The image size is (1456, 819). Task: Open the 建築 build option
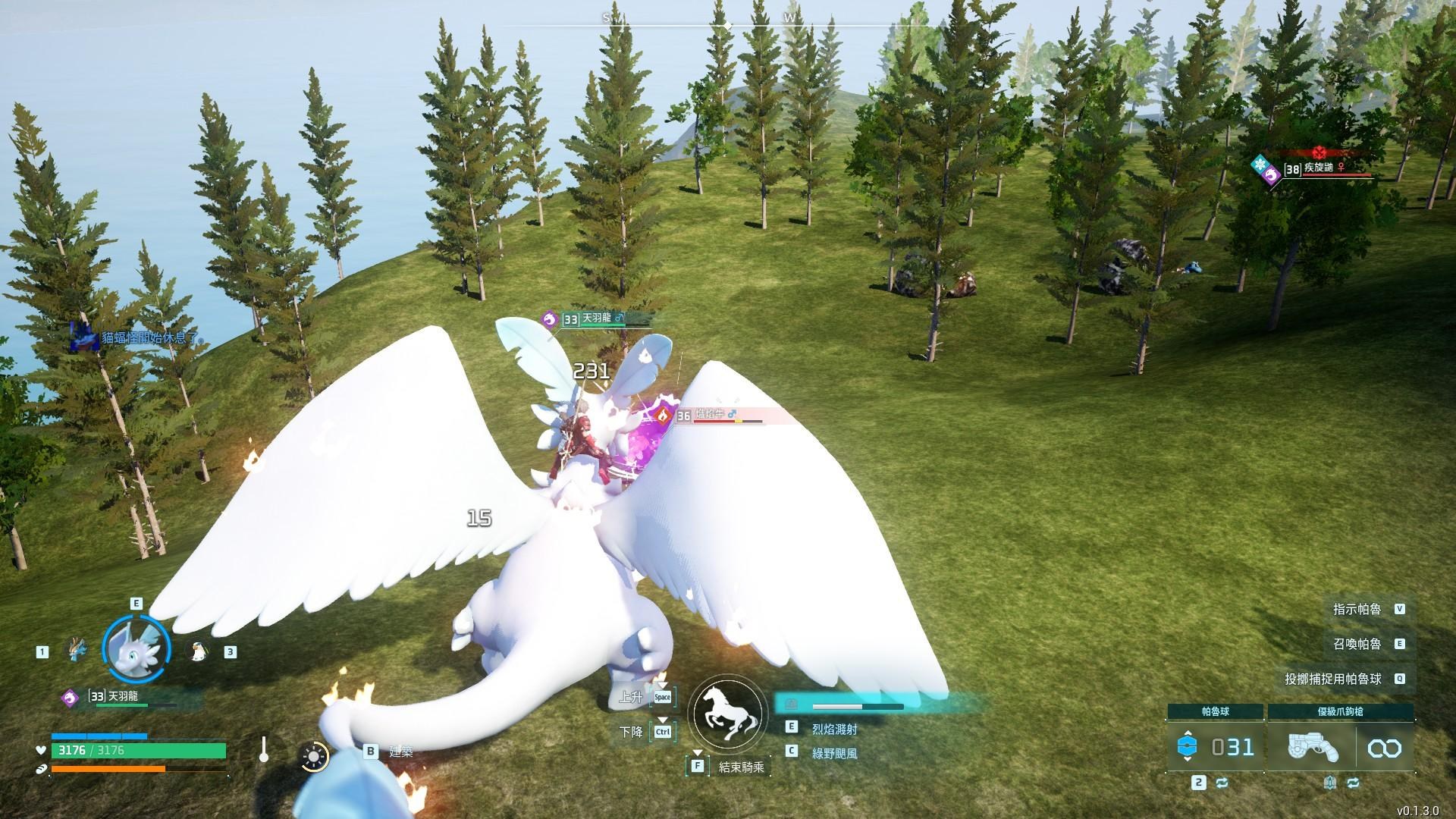400,752
